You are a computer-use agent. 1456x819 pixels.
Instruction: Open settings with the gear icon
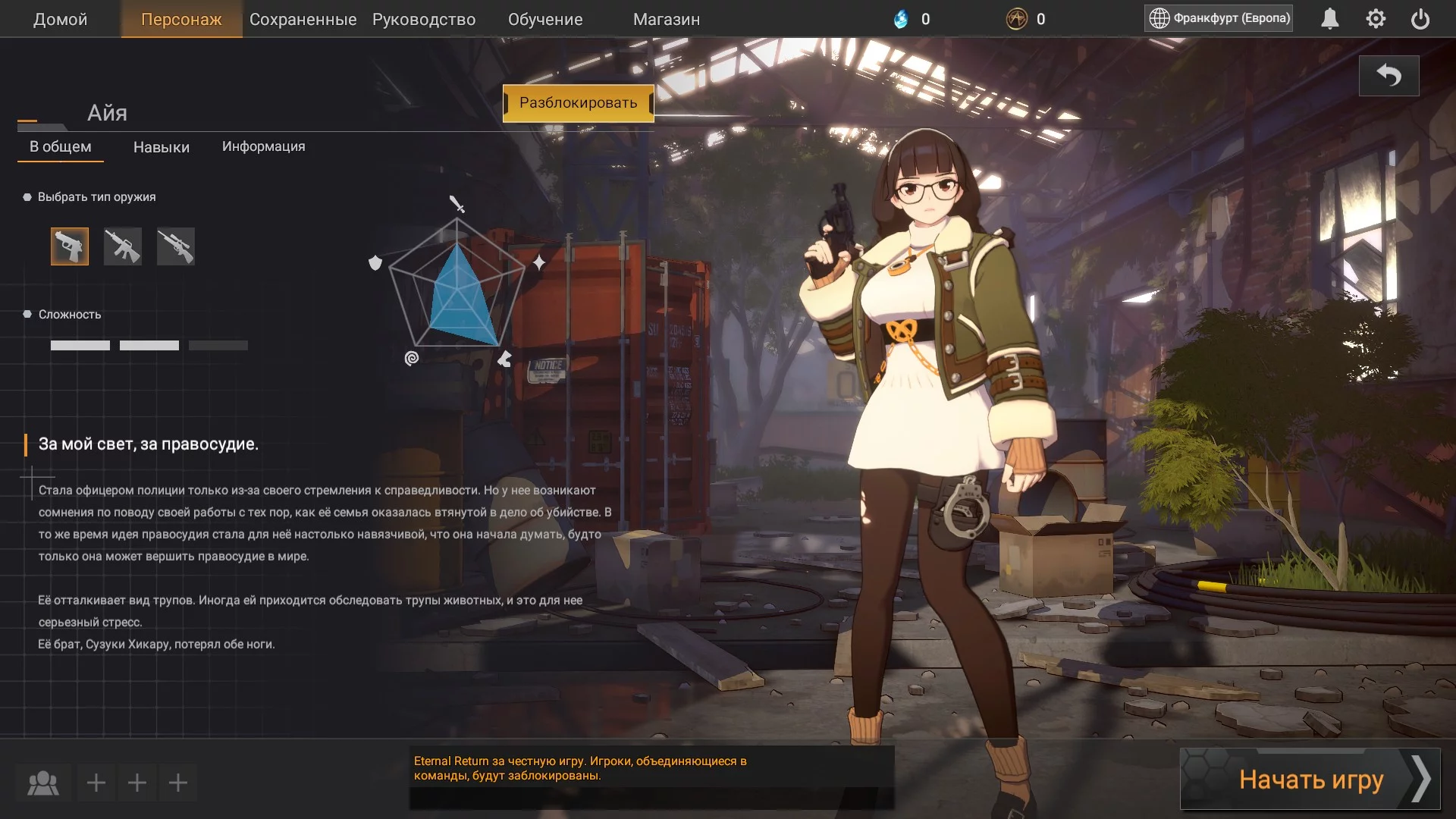pyautogui.click(x=1376, y=19)
